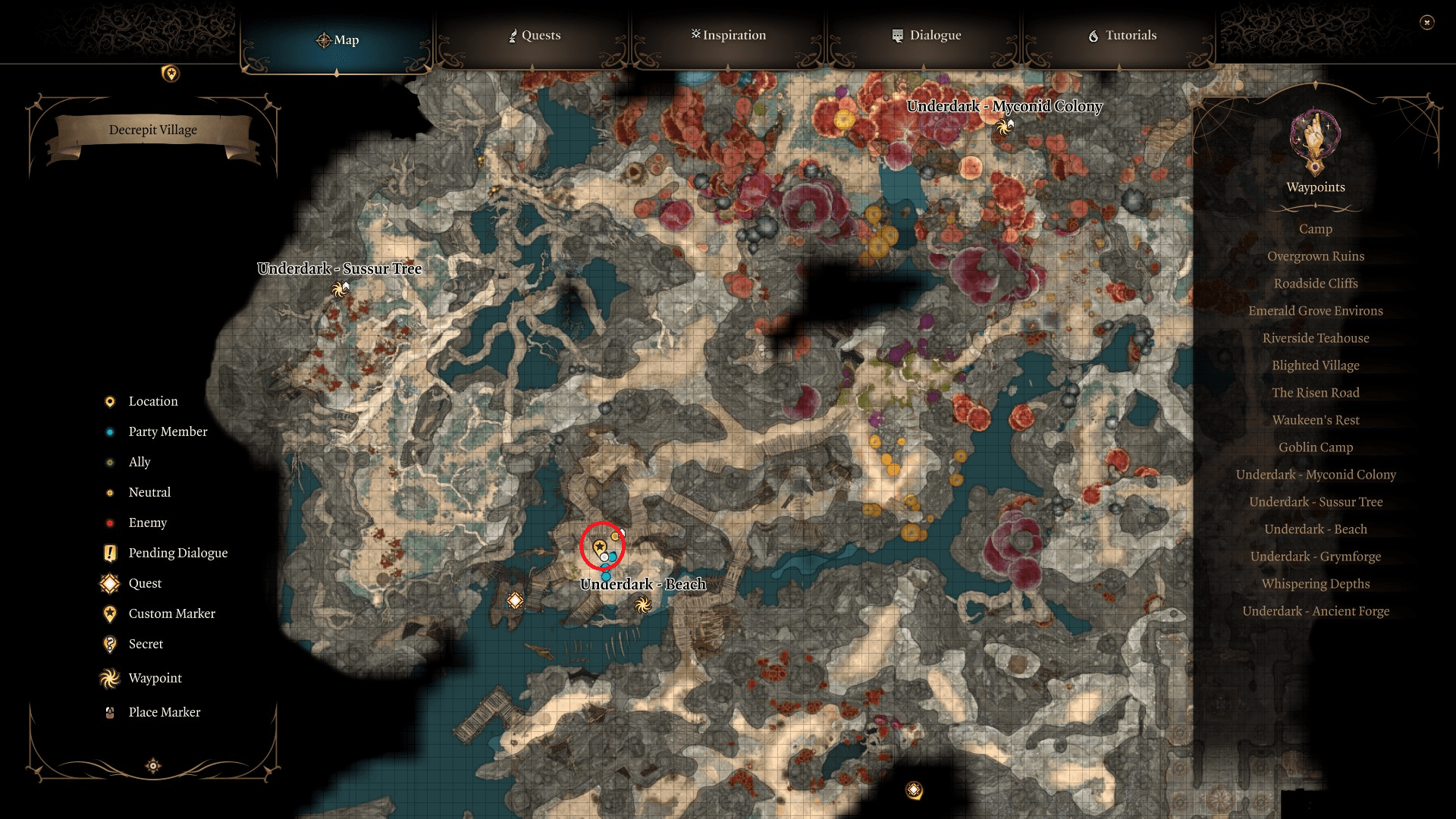
Task: Select the Place Marker legend icon
Action: [x=109, y=712]
